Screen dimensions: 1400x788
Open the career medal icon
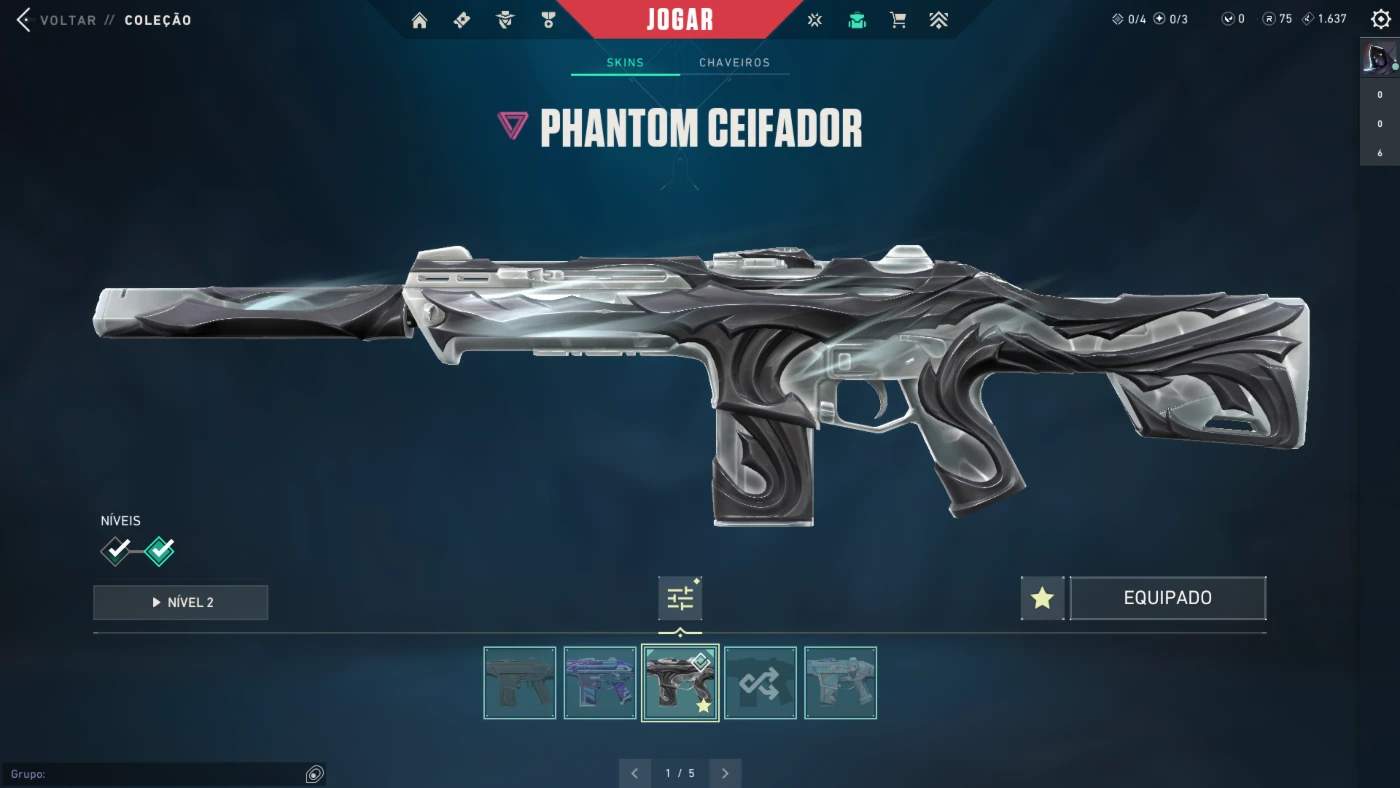[548, 20]
